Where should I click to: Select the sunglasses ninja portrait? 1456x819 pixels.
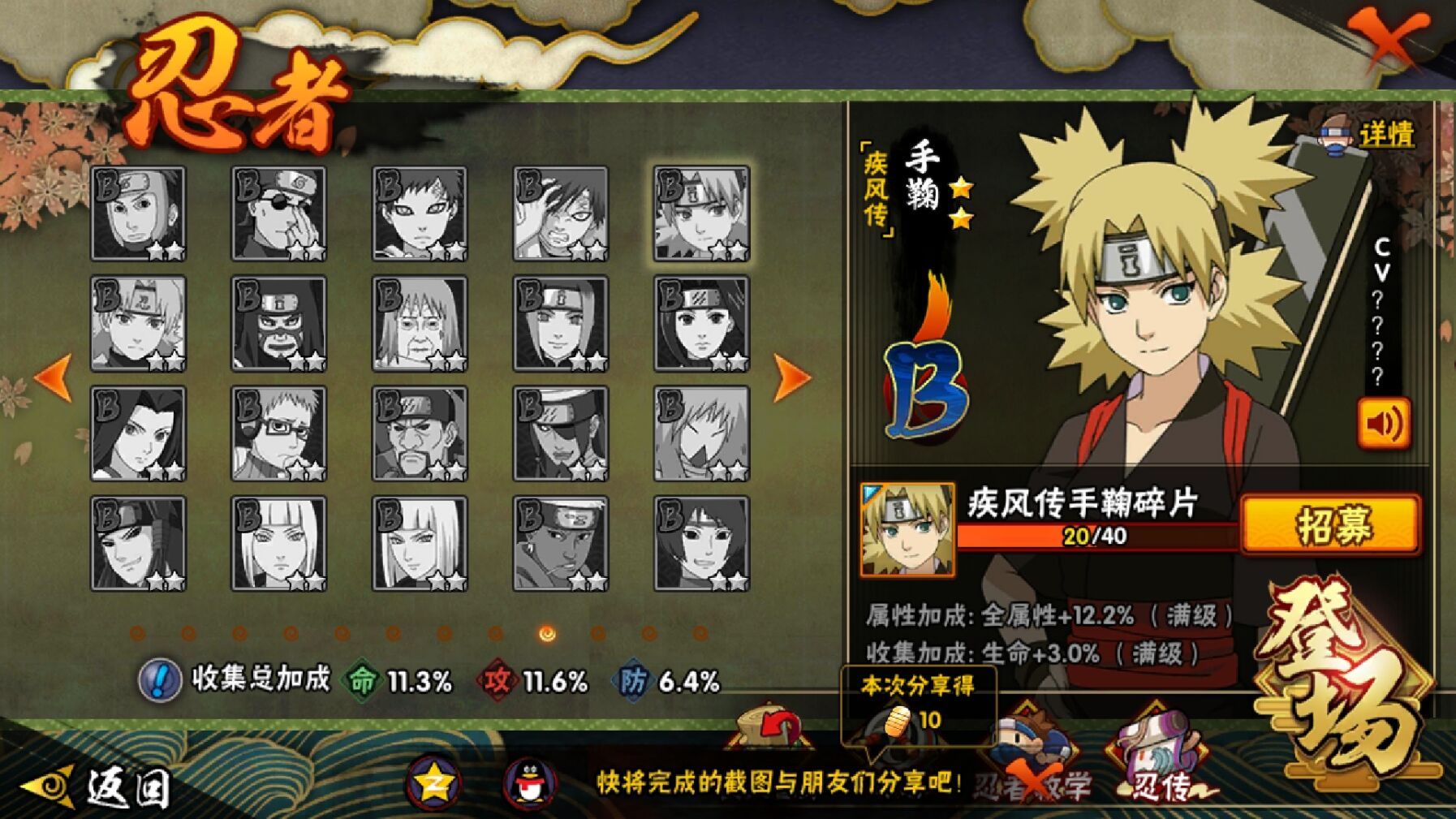278,213
